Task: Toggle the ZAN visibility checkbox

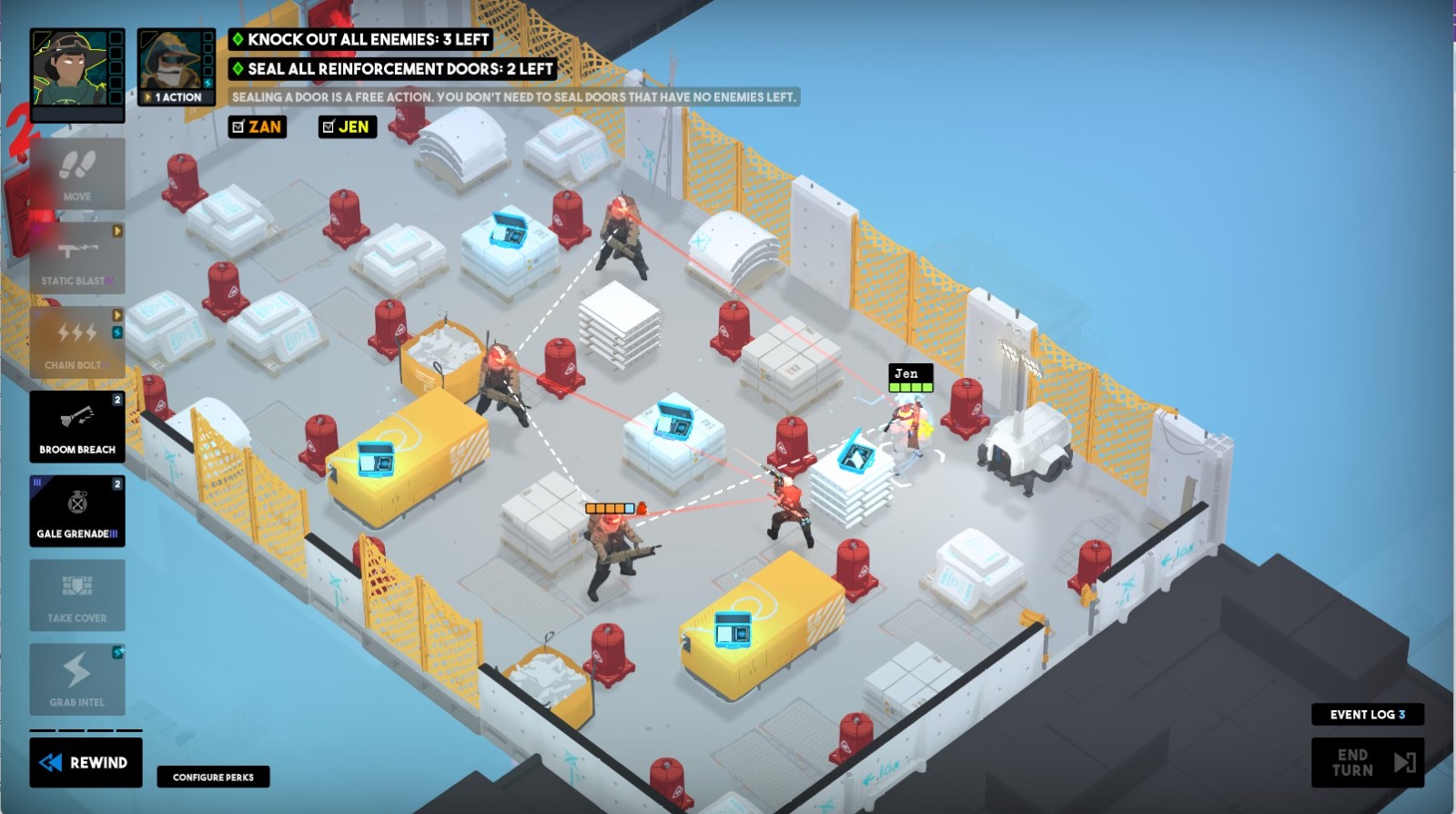Action: pos(238,127)
